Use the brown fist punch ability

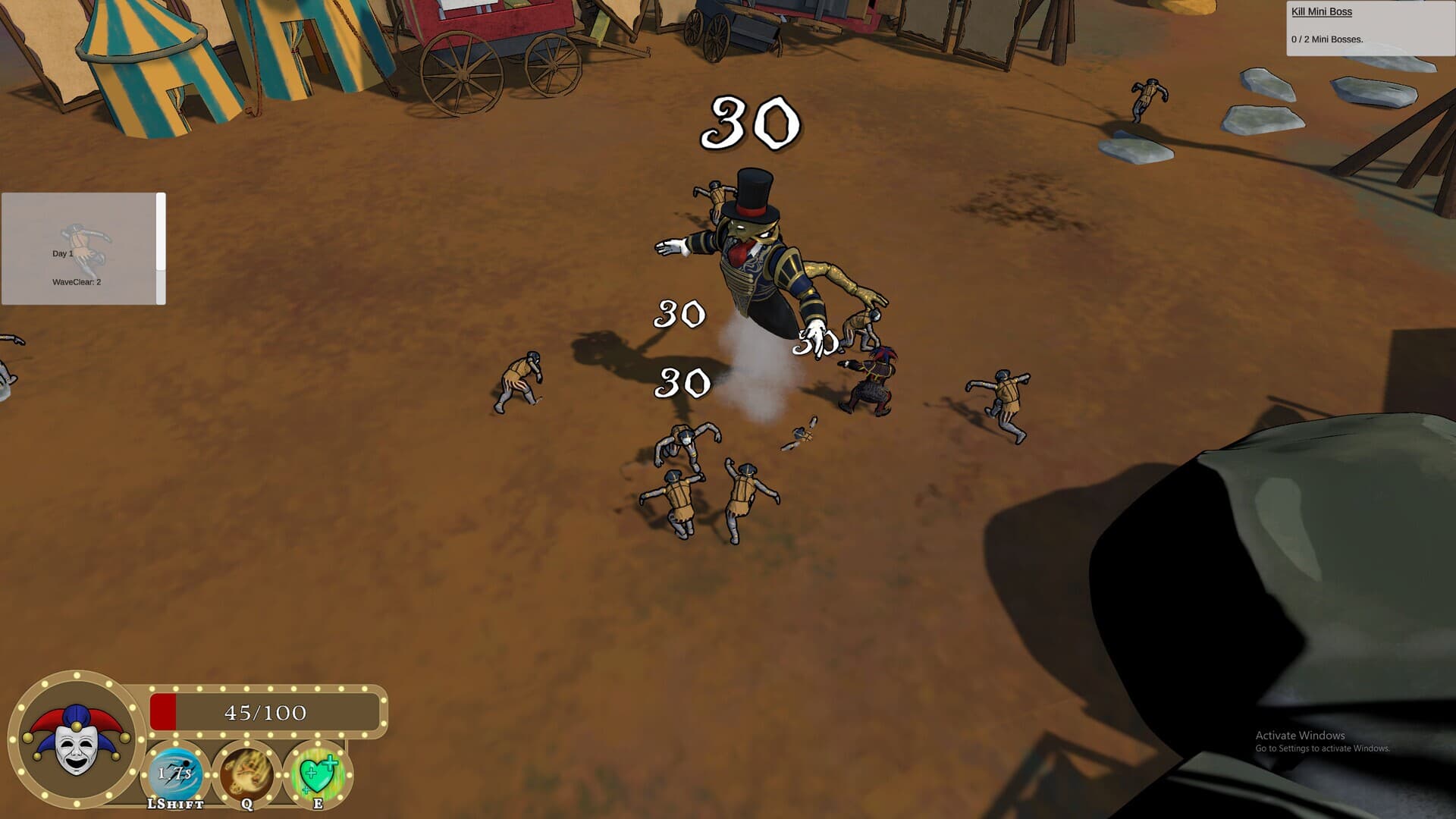coord(246,774)
